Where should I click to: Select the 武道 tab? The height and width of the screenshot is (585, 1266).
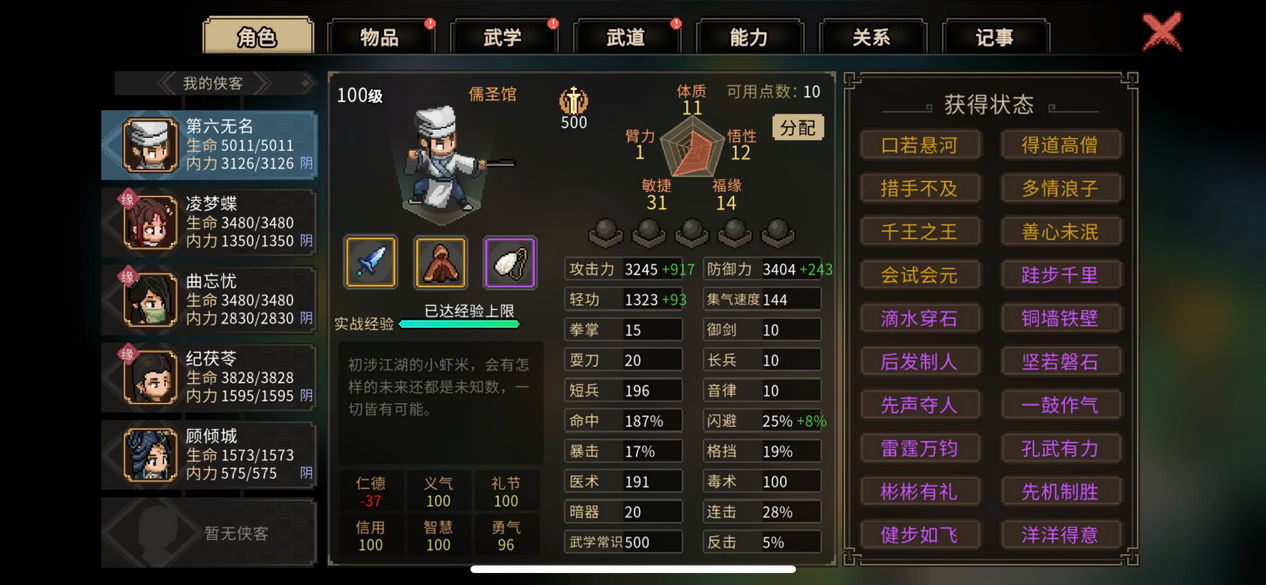tap(626, 38)
